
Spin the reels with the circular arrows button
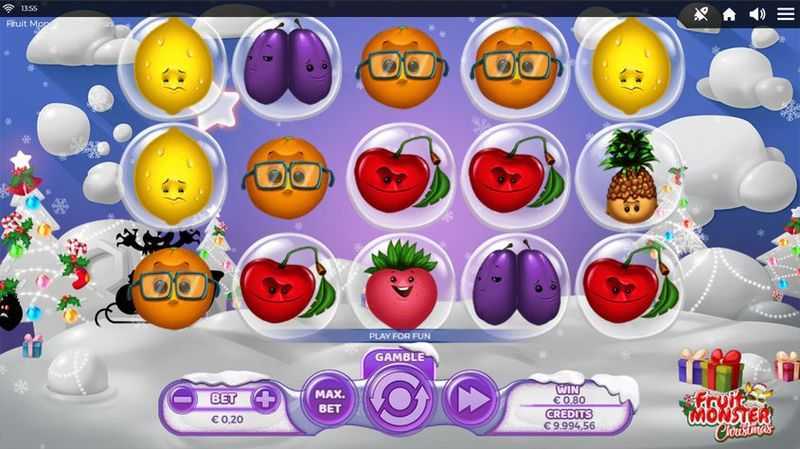(x=400, y=400)
